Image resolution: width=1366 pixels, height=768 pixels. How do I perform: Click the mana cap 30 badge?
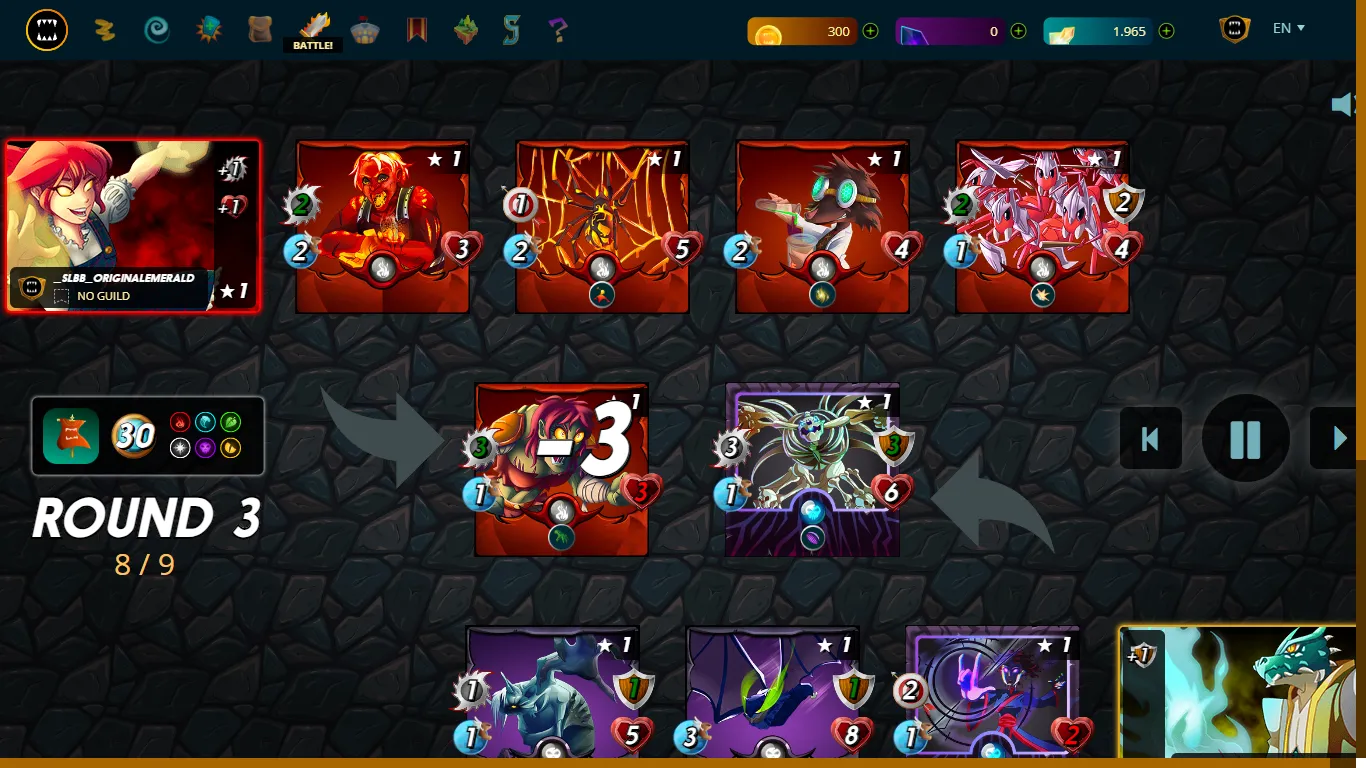pyautogui.click(x=135, y=437)
